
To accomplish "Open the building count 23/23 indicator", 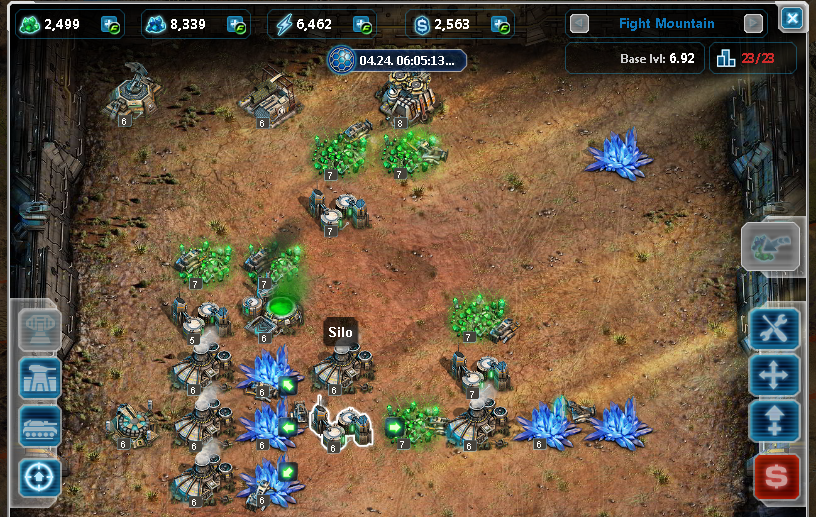I will [752, 58].
